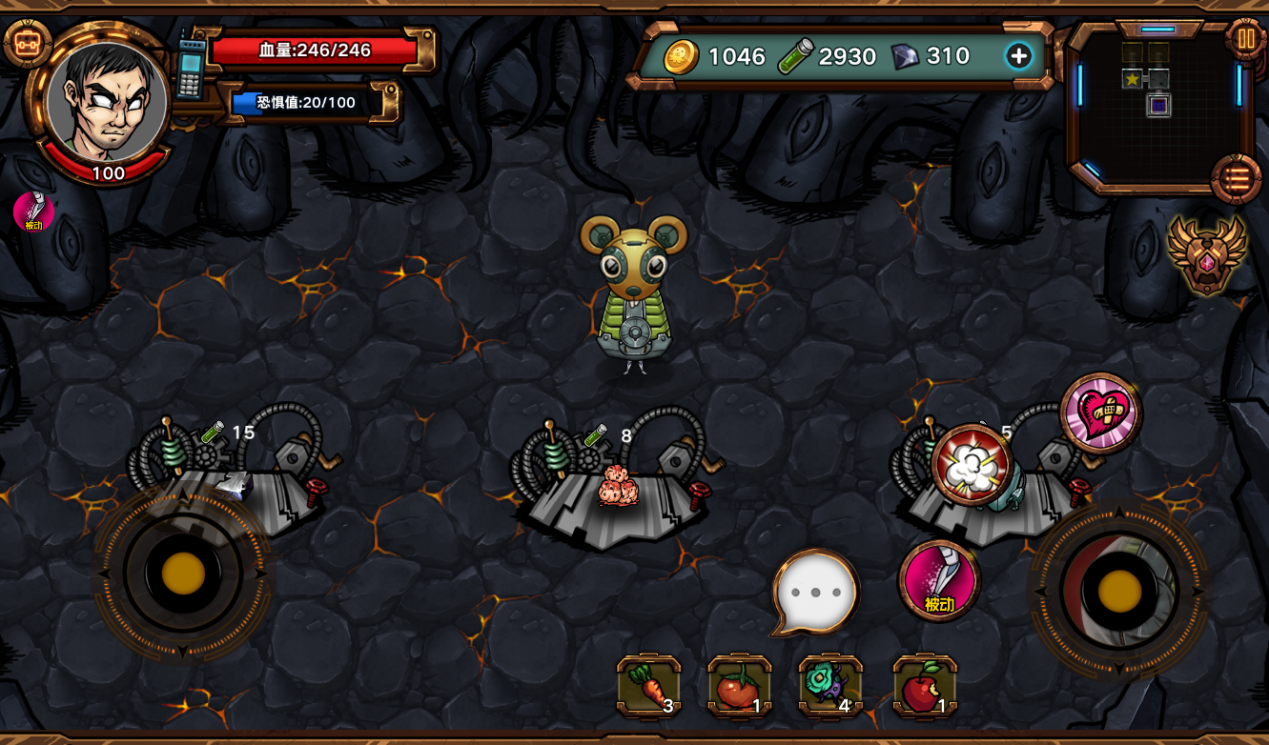Image resolution: width=1269 pixels, height=745 pixels.
Task: Use the smoke cloud explosion skill
Action: [971, 464]
